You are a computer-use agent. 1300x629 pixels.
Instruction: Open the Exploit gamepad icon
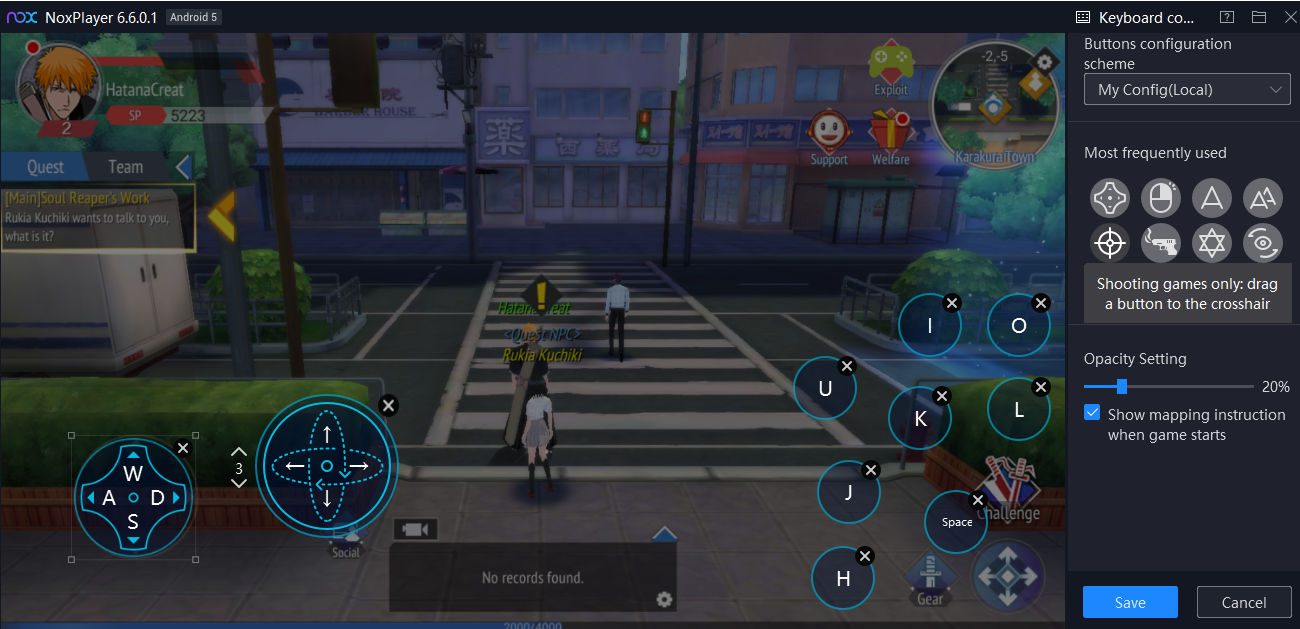(890, 66)
